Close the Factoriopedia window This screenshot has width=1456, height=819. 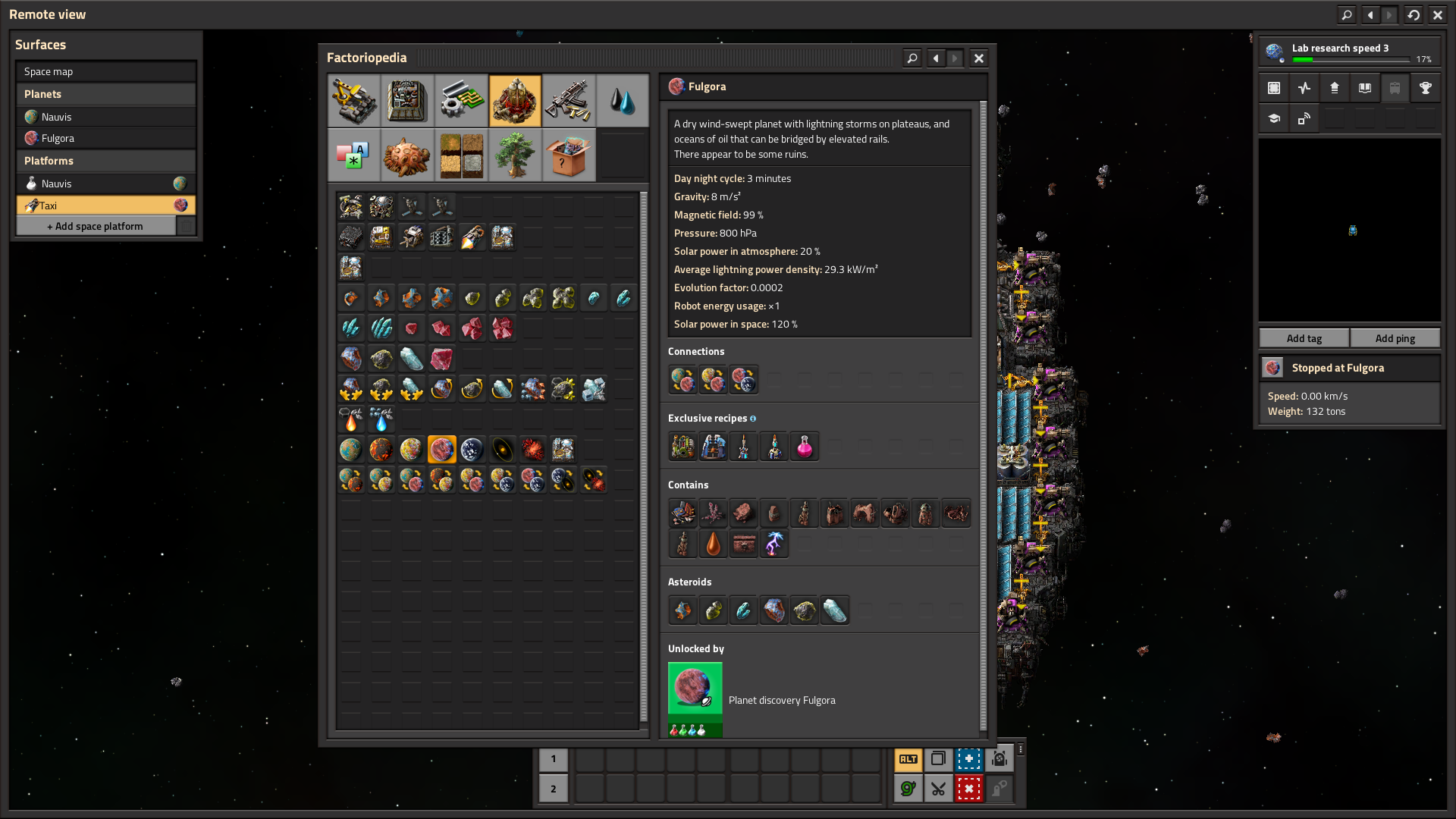pyautogui.click(x=979, y=58)
